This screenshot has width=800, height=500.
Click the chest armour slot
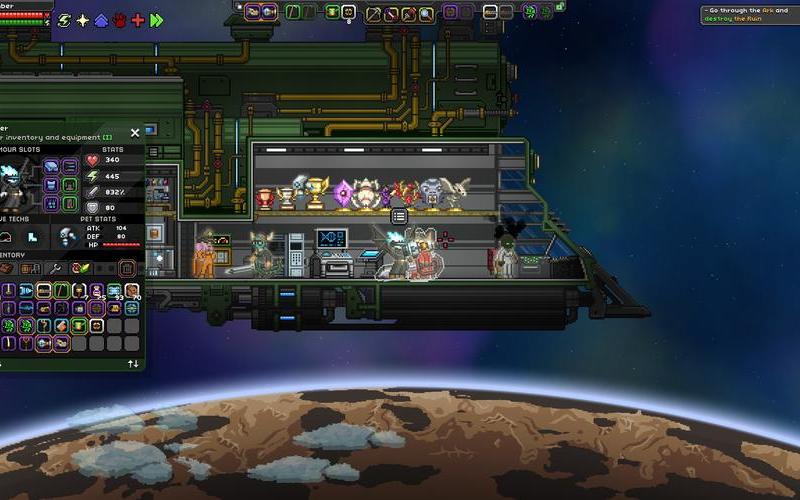click(51, 185)
